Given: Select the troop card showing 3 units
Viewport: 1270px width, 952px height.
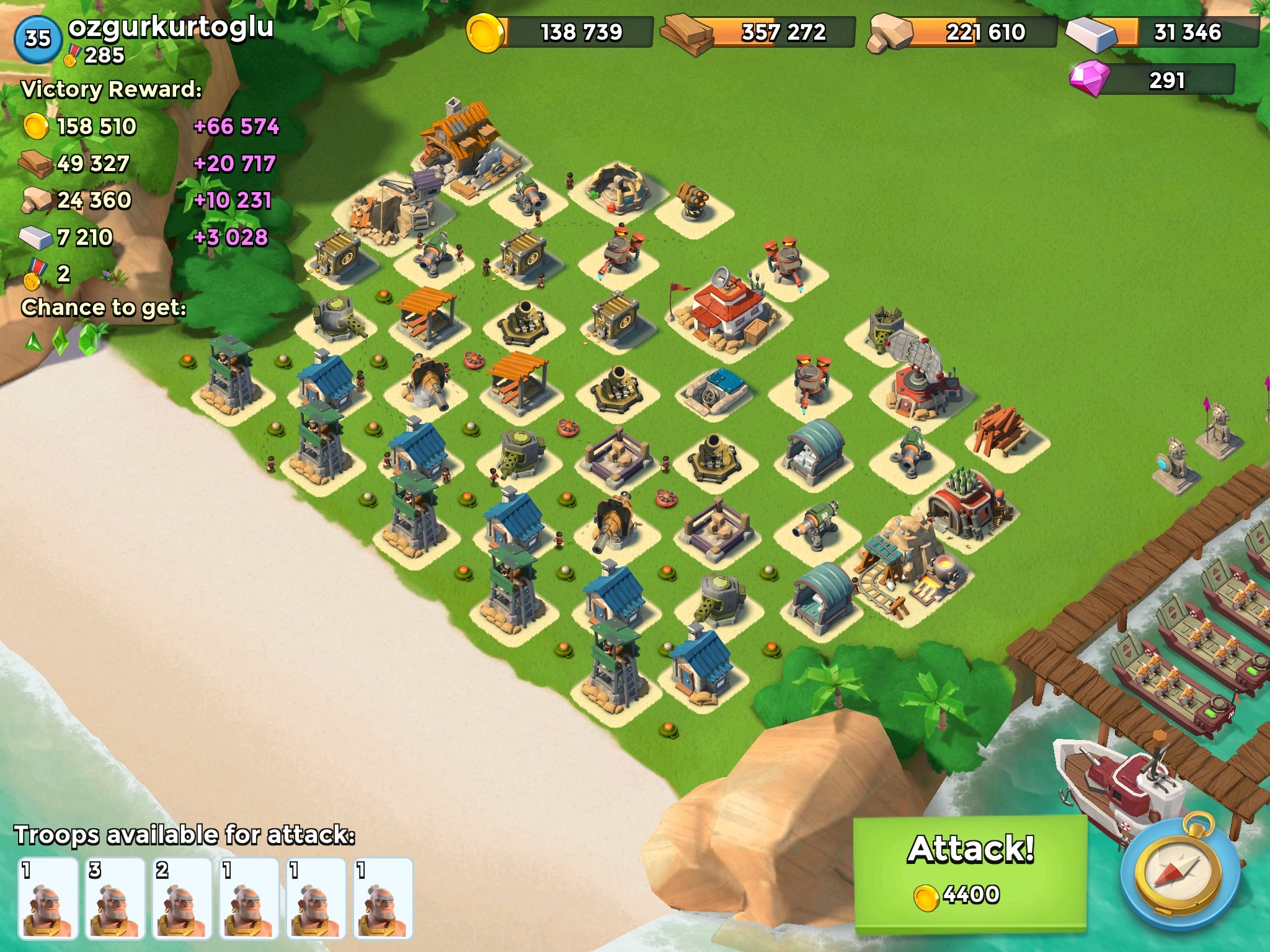Looking at the screenshot, I should 114,897.
